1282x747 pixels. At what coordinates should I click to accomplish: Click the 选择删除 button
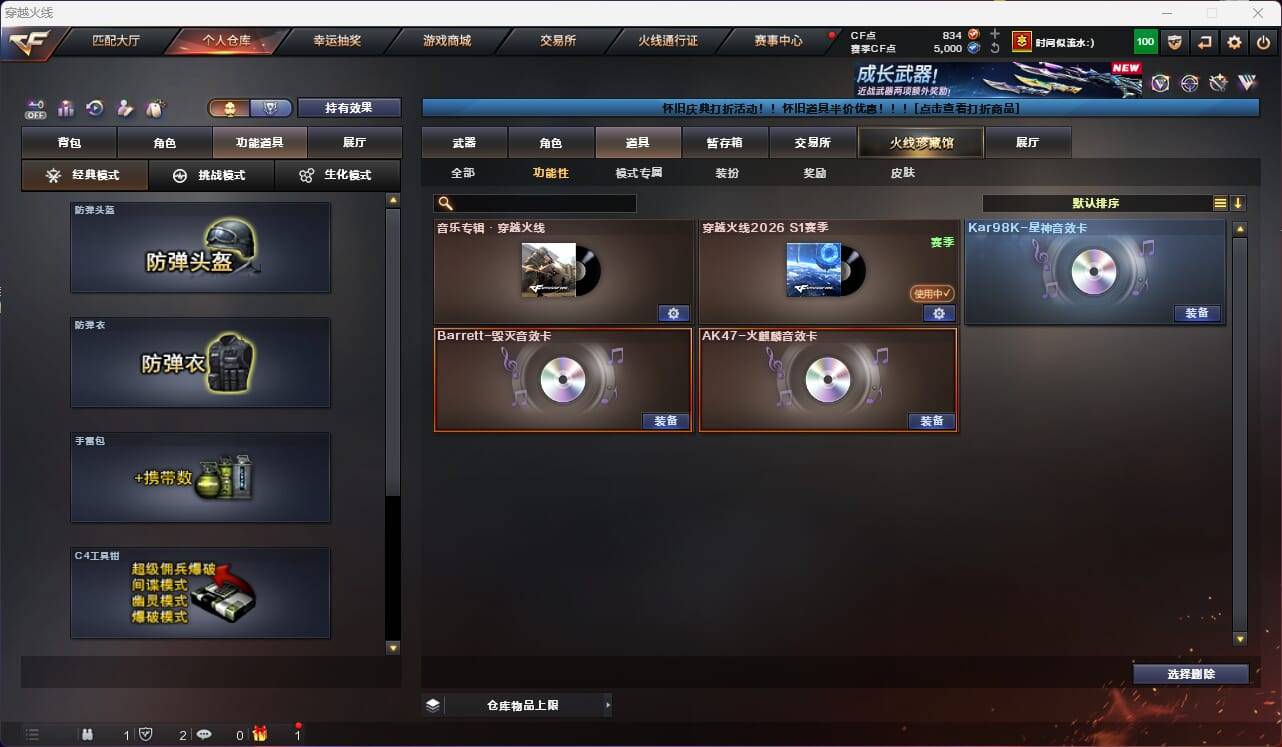[1191, 674]
